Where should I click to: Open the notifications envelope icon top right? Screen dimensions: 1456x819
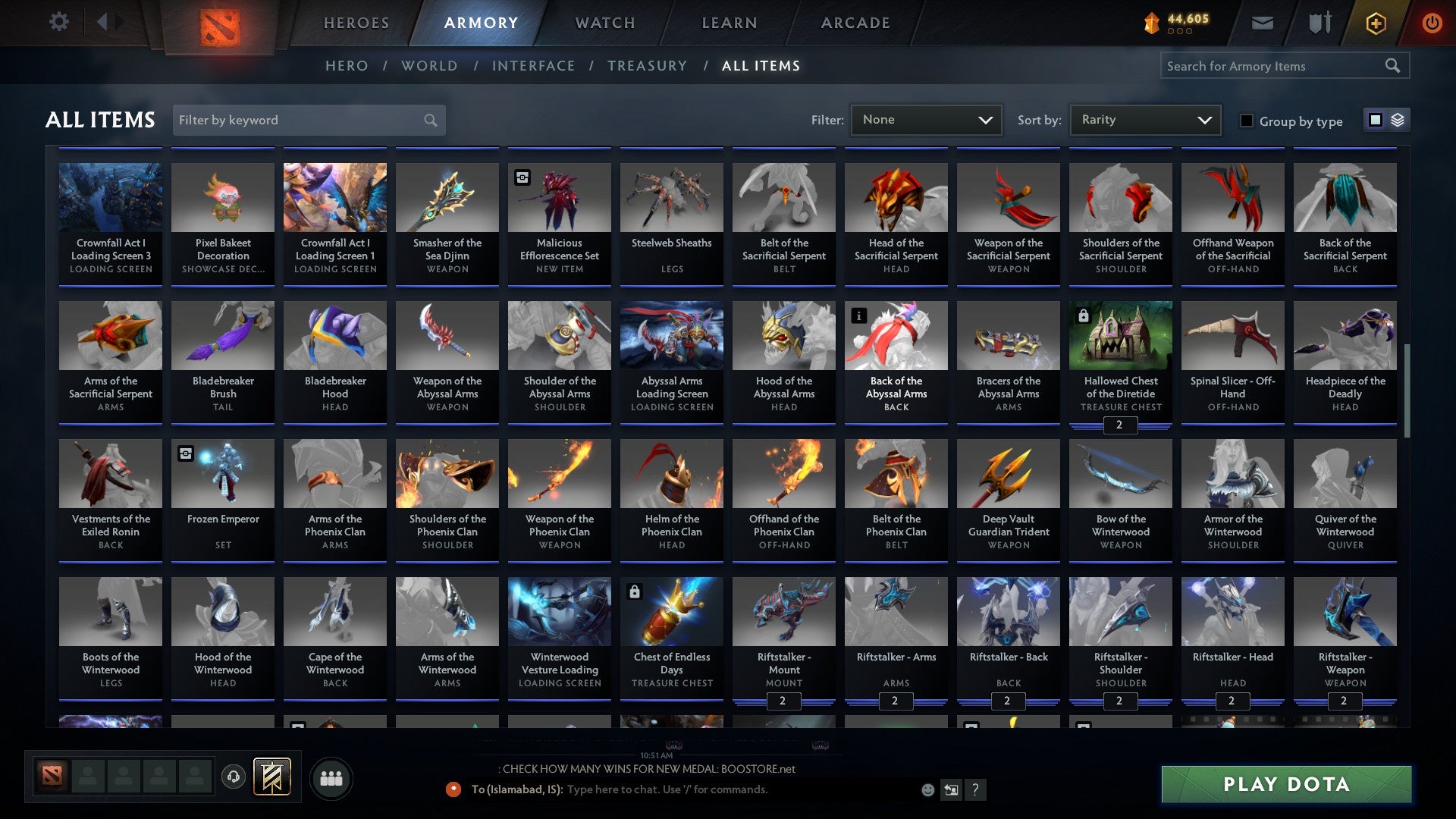tap(1262, 23)
